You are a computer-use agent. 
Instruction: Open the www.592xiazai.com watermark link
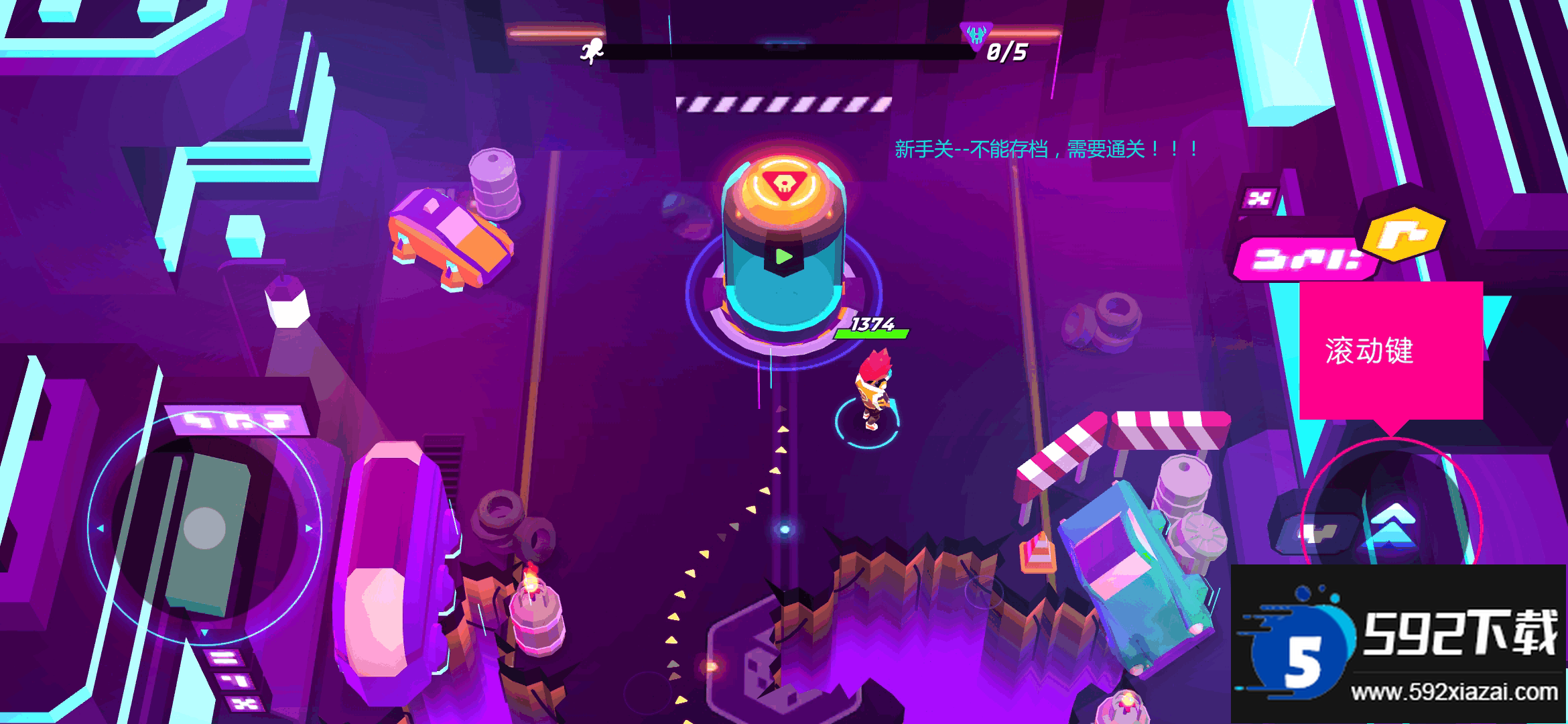point(1454,692)
